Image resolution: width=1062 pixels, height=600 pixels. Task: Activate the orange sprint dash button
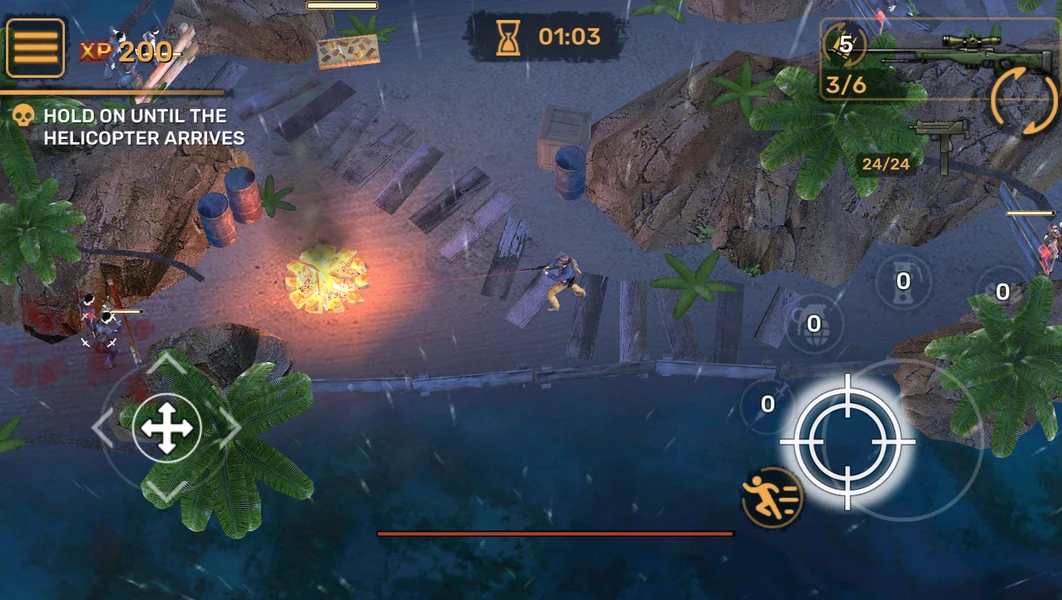(x=772, y=497)
